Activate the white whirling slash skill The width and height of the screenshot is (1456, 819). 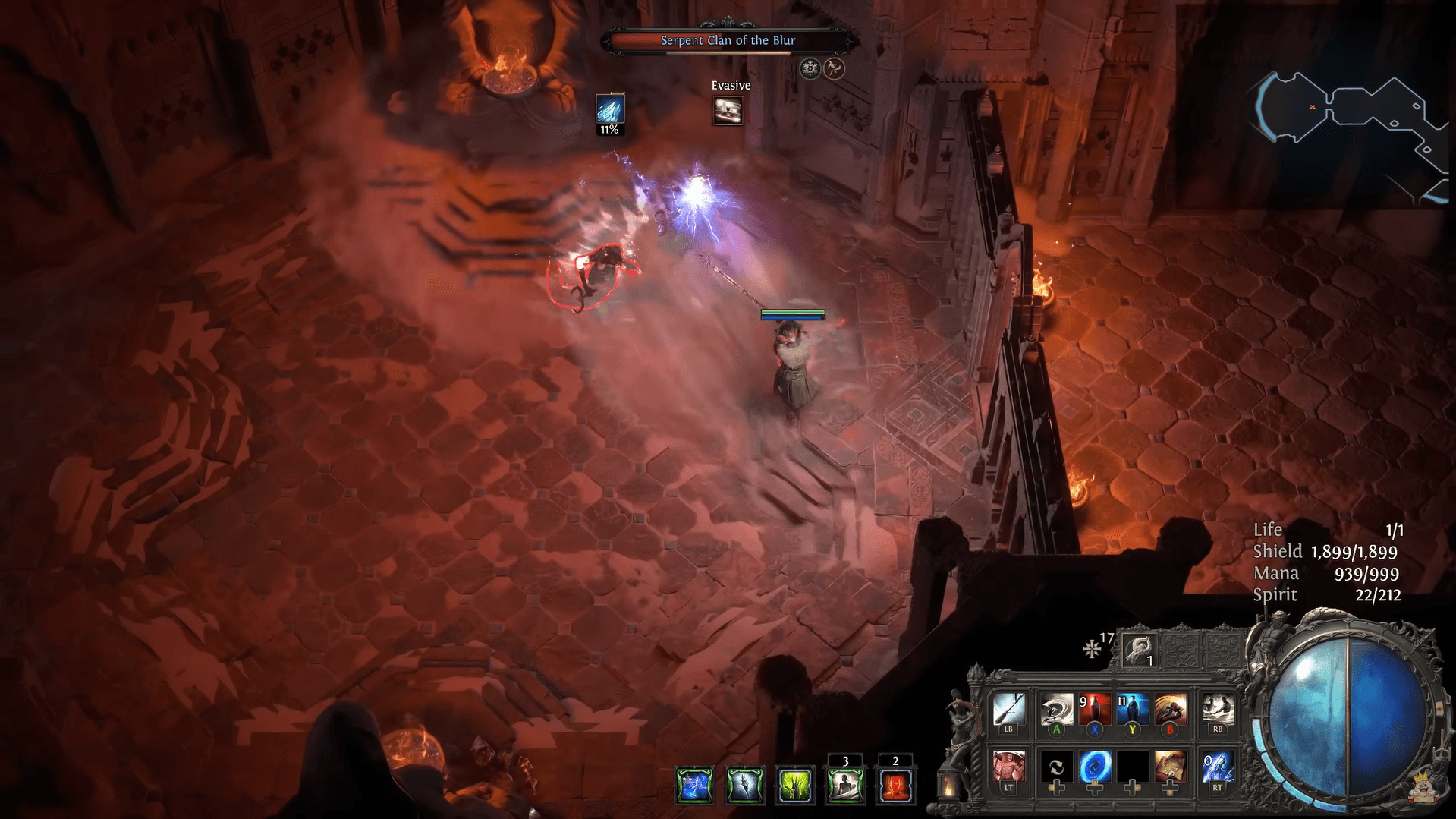click(1056, 710)
